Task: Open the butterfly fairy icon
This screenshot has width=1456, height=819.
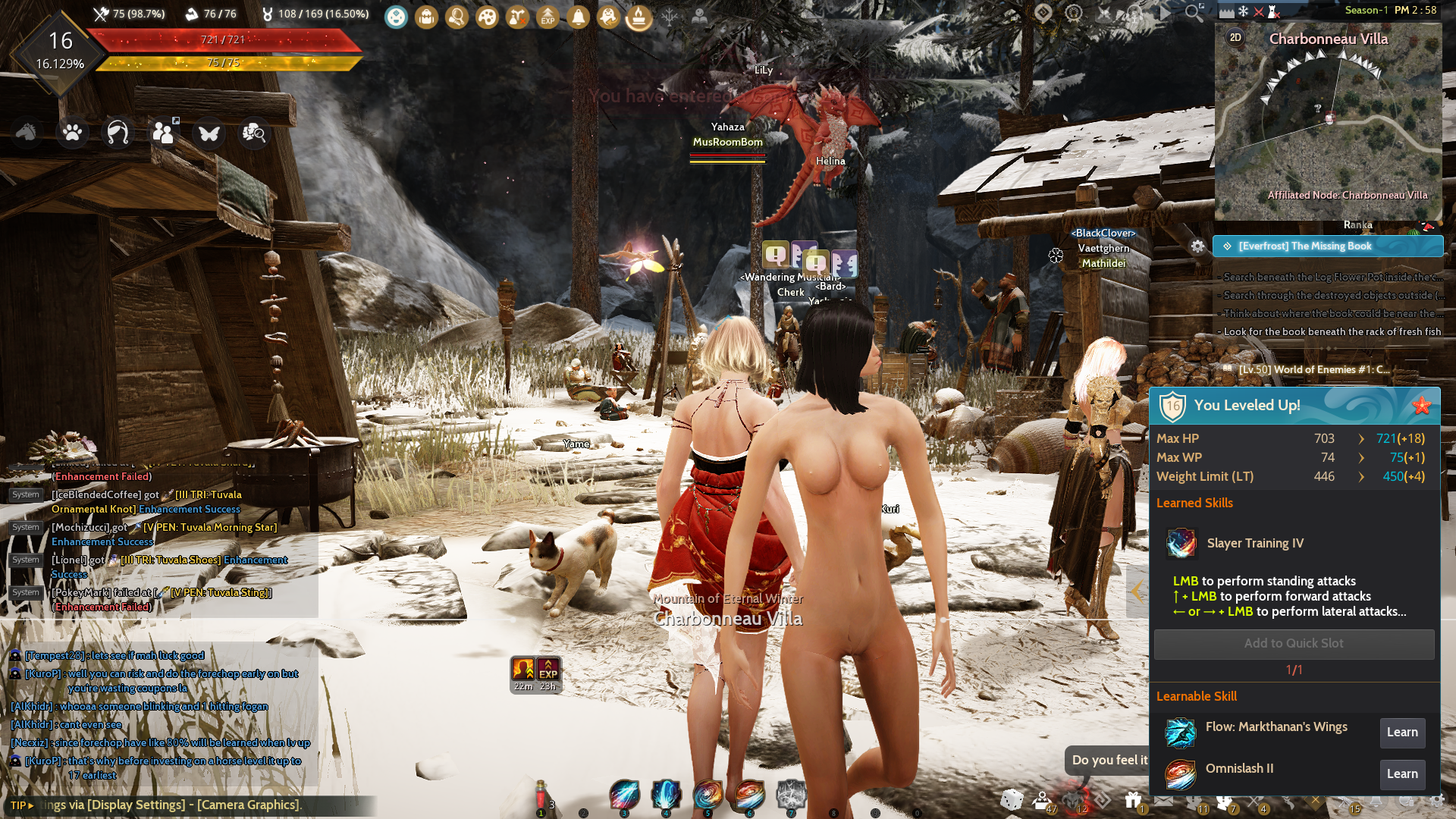Action: [209, 133]
